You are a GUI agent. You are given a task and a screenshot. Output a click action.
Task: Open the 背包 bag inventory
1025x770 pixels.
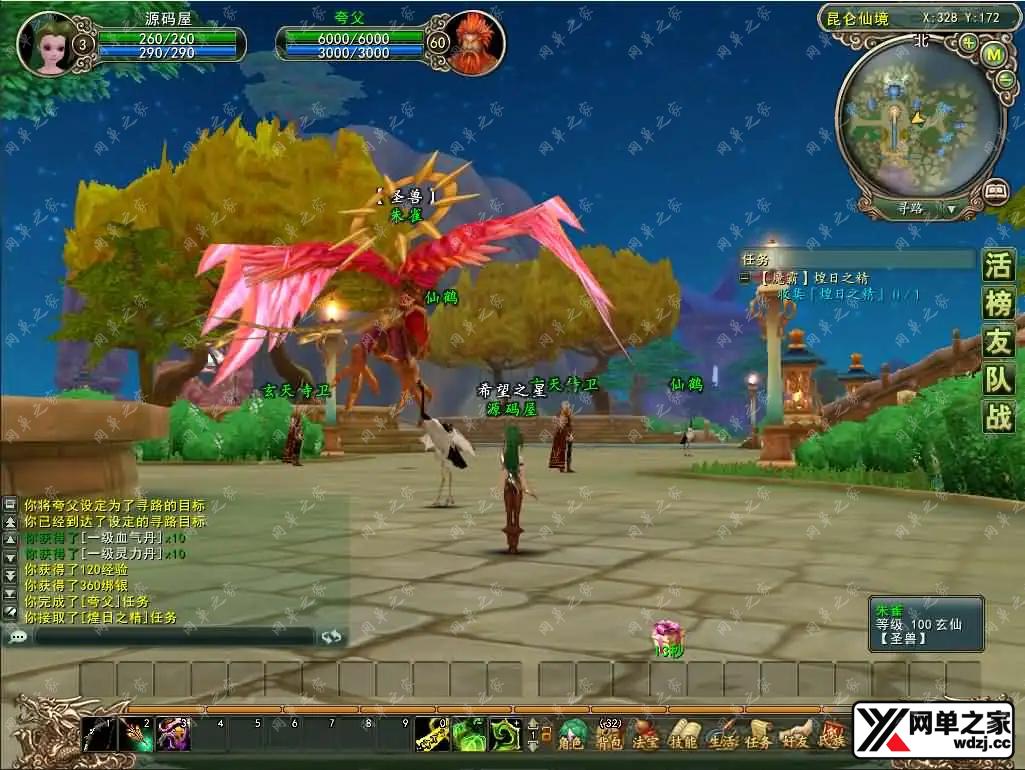[609, 735]
